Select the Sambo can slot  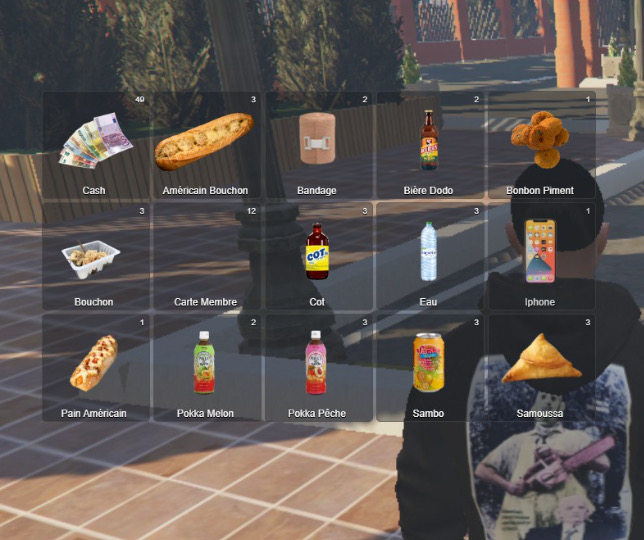[x=428, y=368]
